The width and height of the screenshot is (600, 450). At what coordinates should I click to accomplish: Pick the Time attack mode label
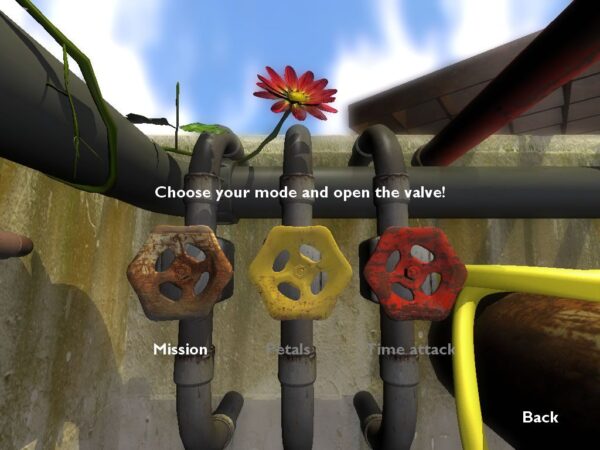411,349
